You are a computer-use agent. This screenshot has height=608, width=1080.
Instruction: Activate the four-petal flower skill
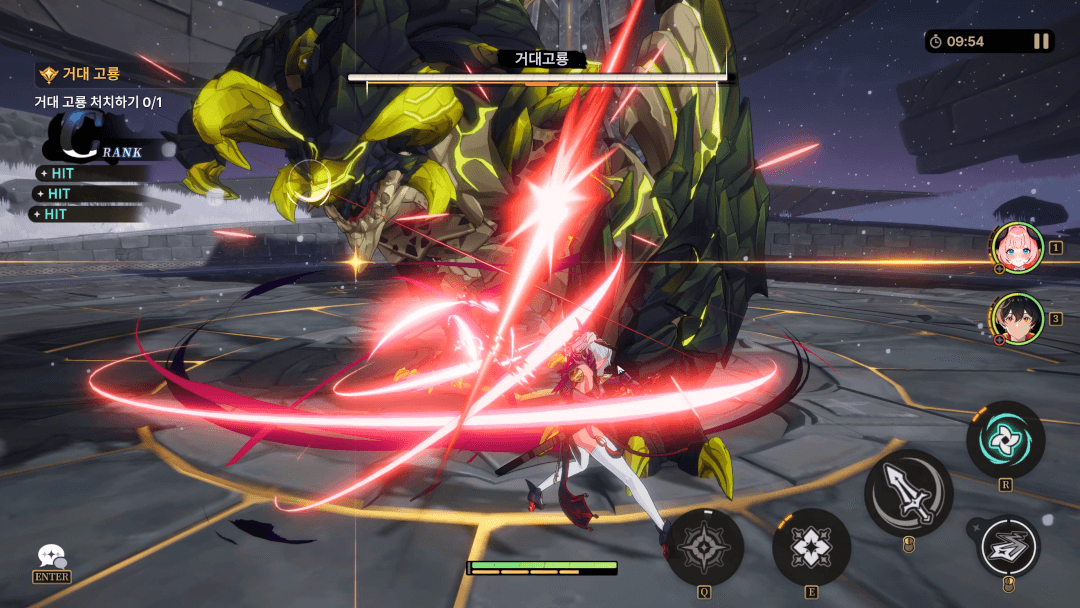(x=811, y=546)
